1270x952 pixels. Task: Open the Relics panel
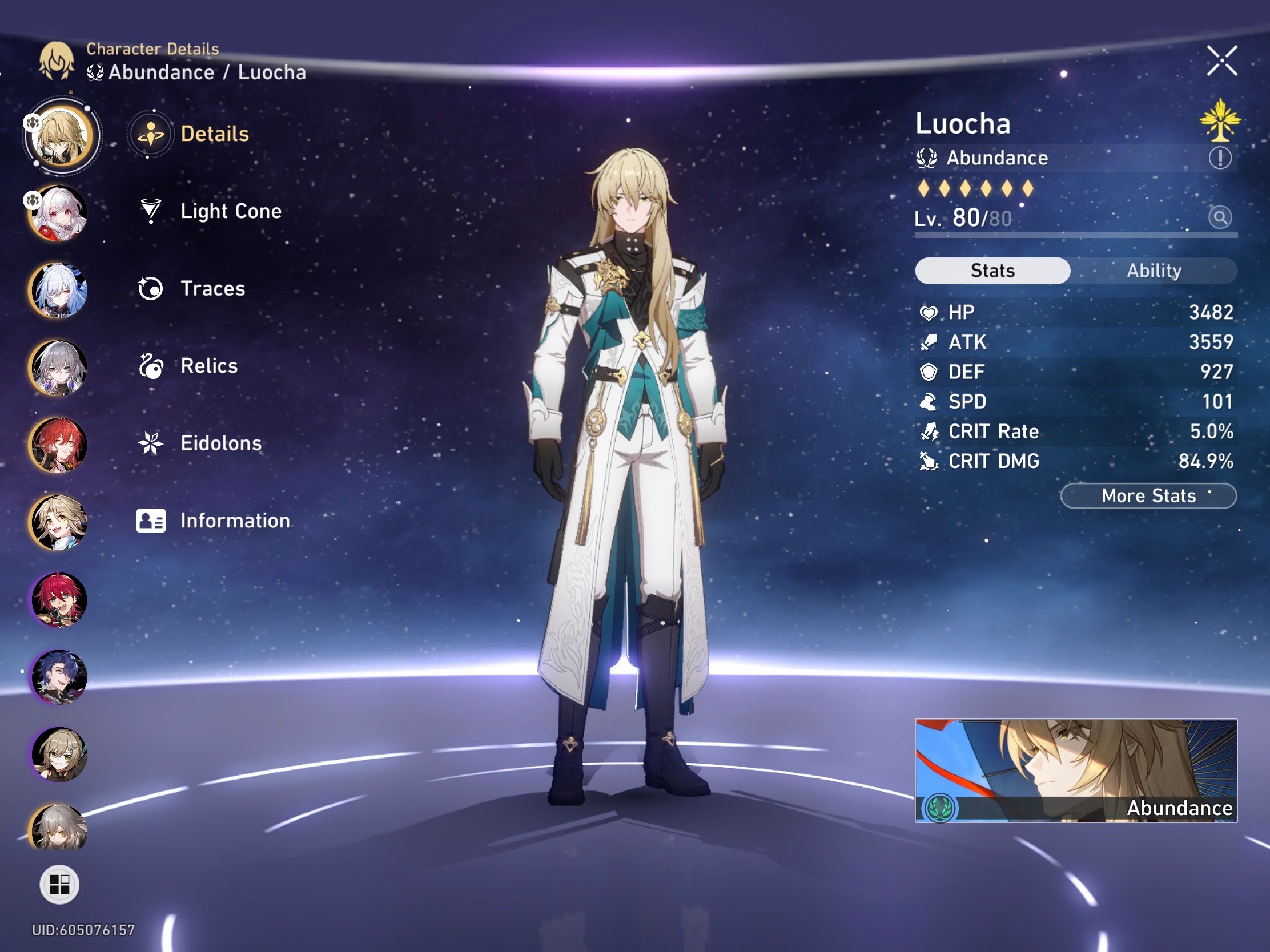pos(208,365)
